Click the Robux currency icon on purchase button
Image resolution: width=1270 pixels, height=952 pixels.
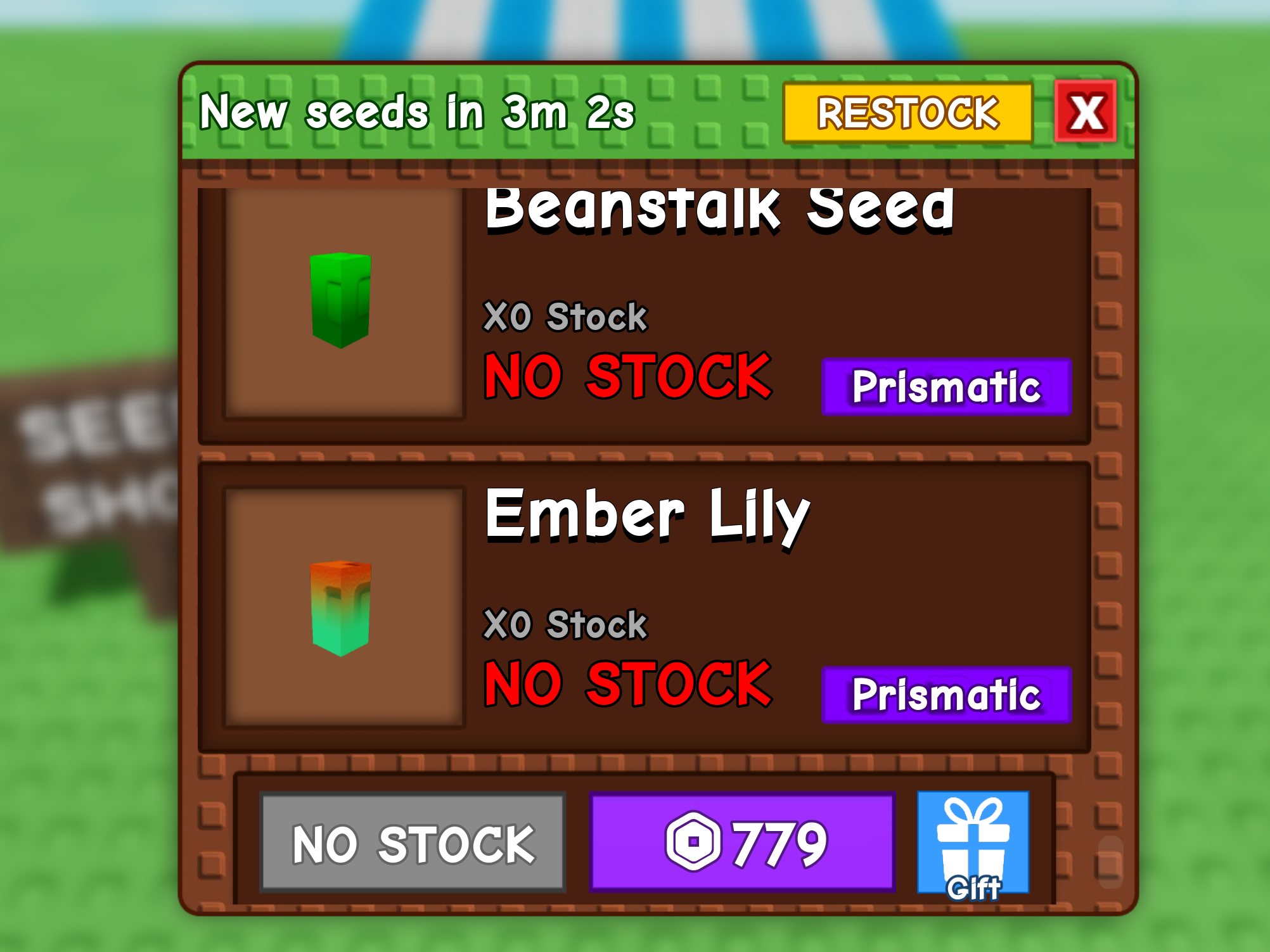tap(694, 841)
